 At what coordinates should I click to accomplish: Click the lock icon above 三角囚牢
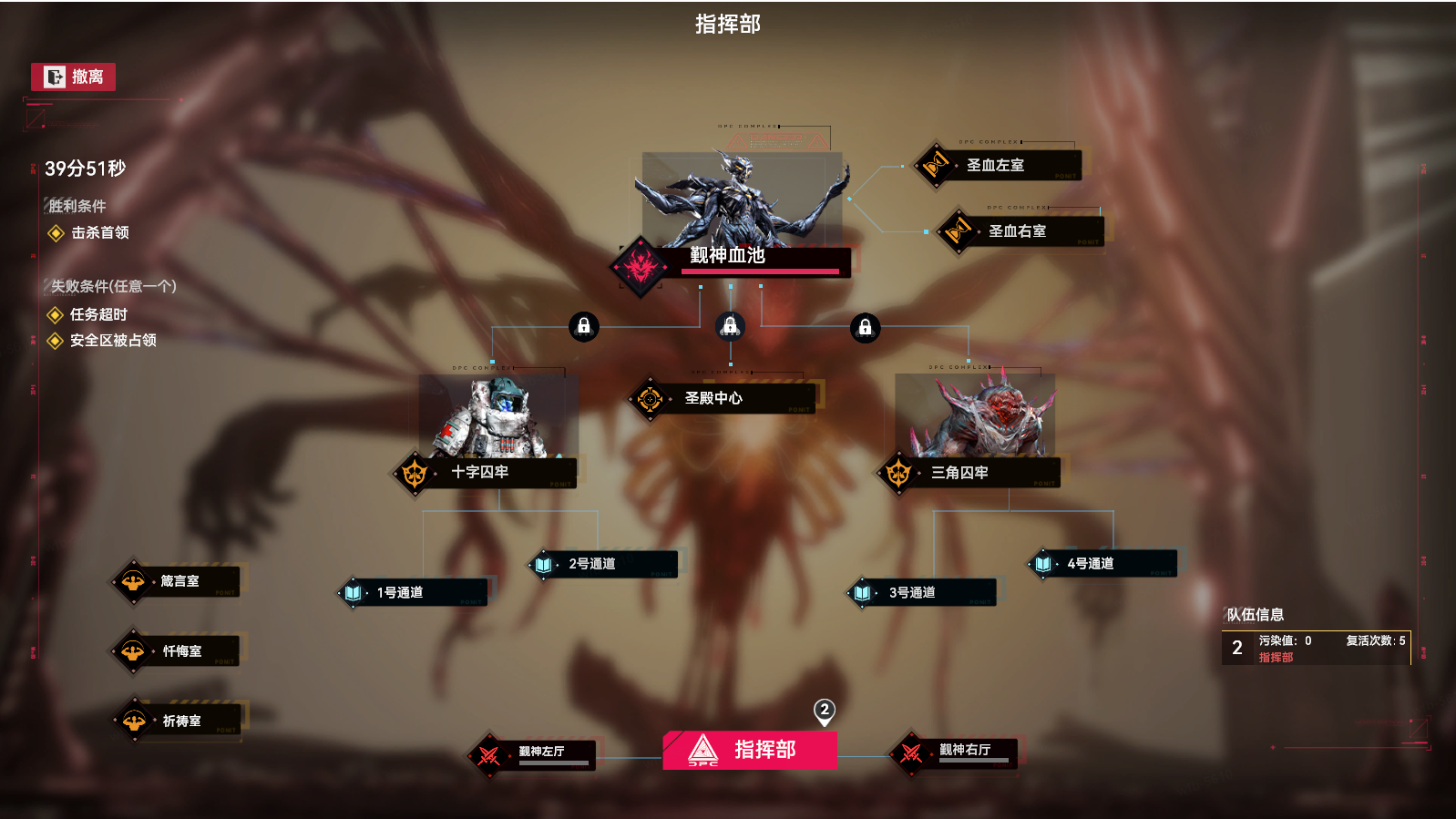[866, 327]
